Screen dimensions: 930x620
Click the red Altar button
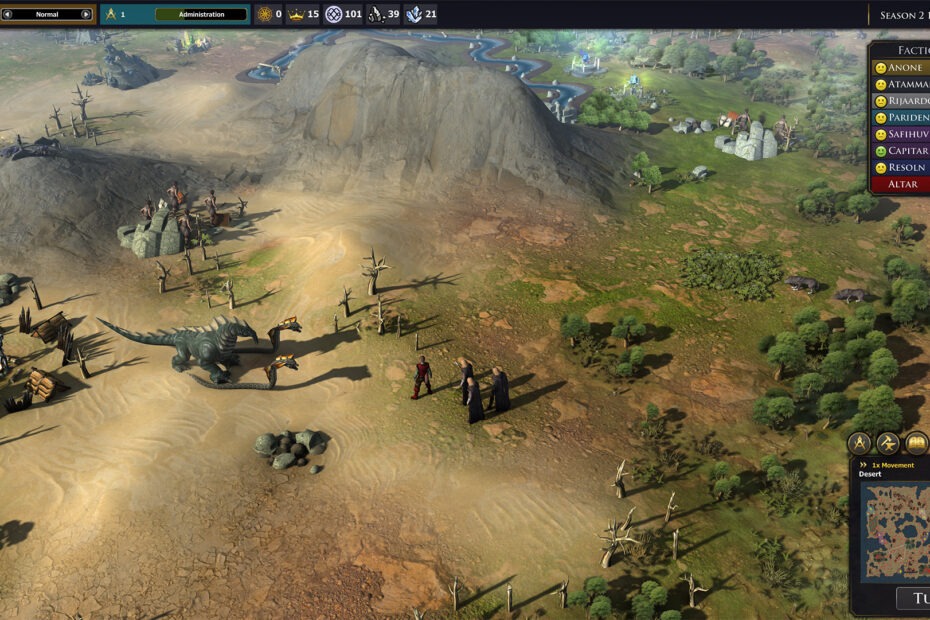coord(901,184)
